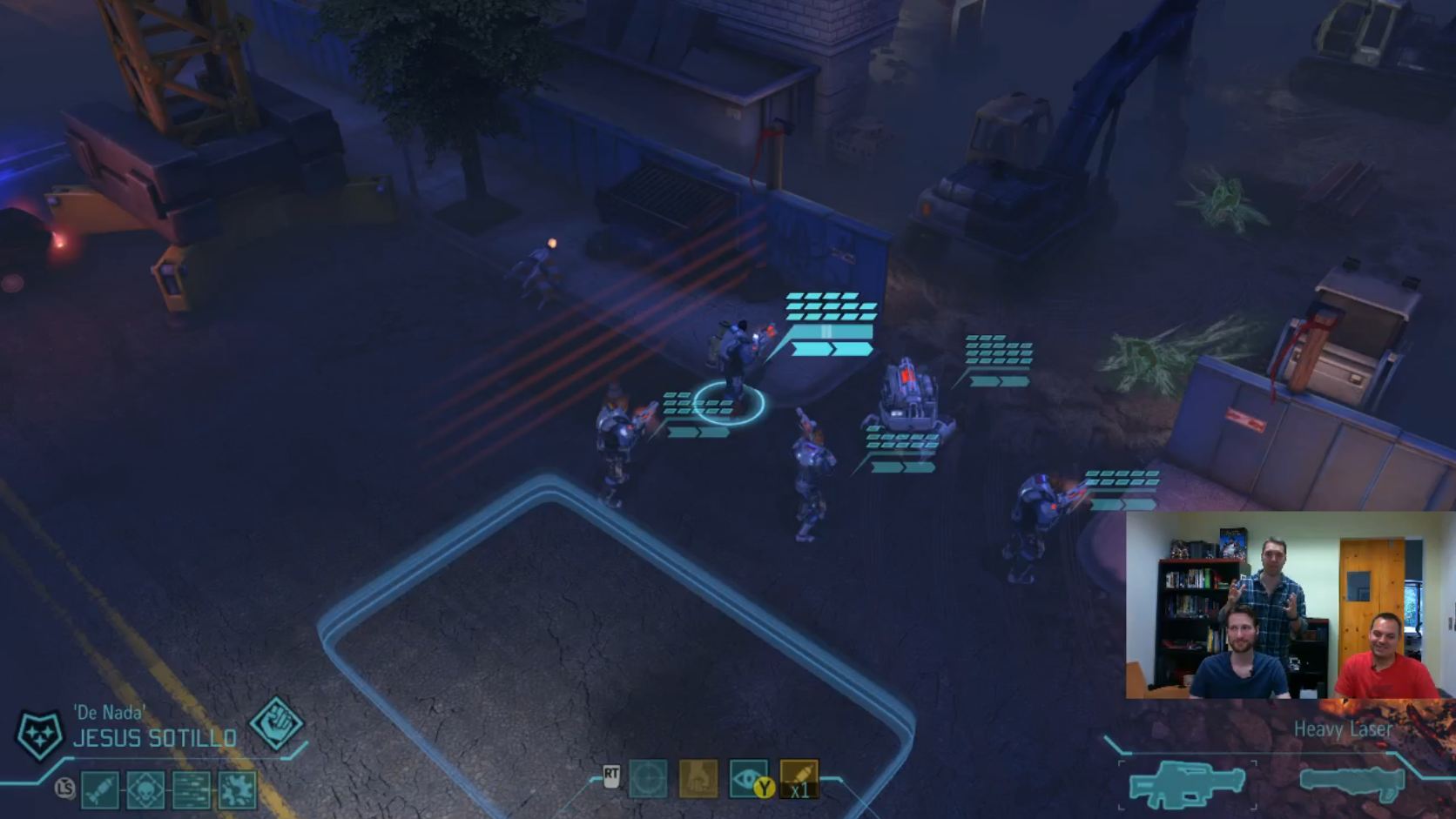This screenshot has height=819, width=1456.
Task: Activate the yellow hand ability icon
Action: [698, 779]
